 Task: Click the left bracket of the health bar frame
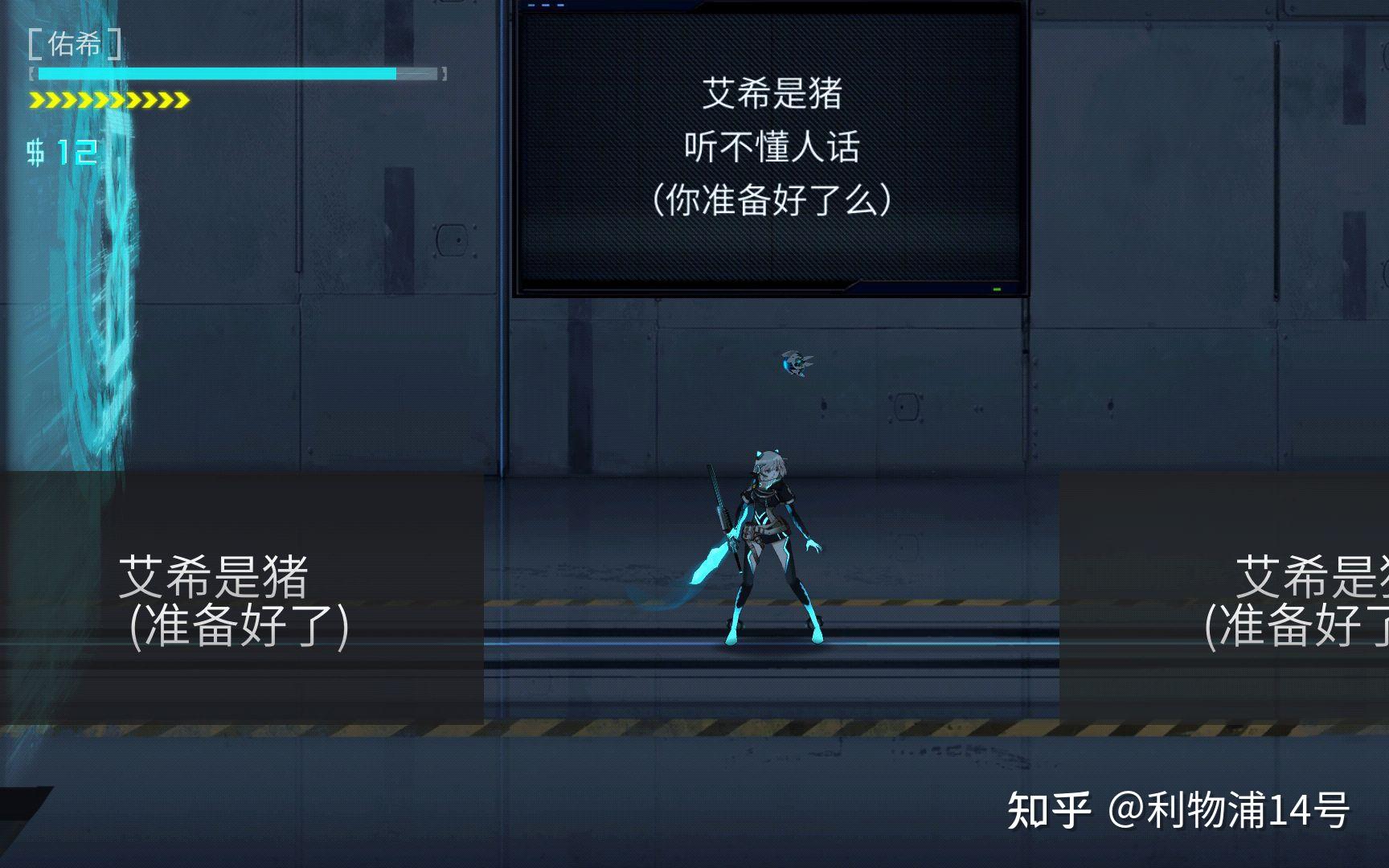(32, 73)
